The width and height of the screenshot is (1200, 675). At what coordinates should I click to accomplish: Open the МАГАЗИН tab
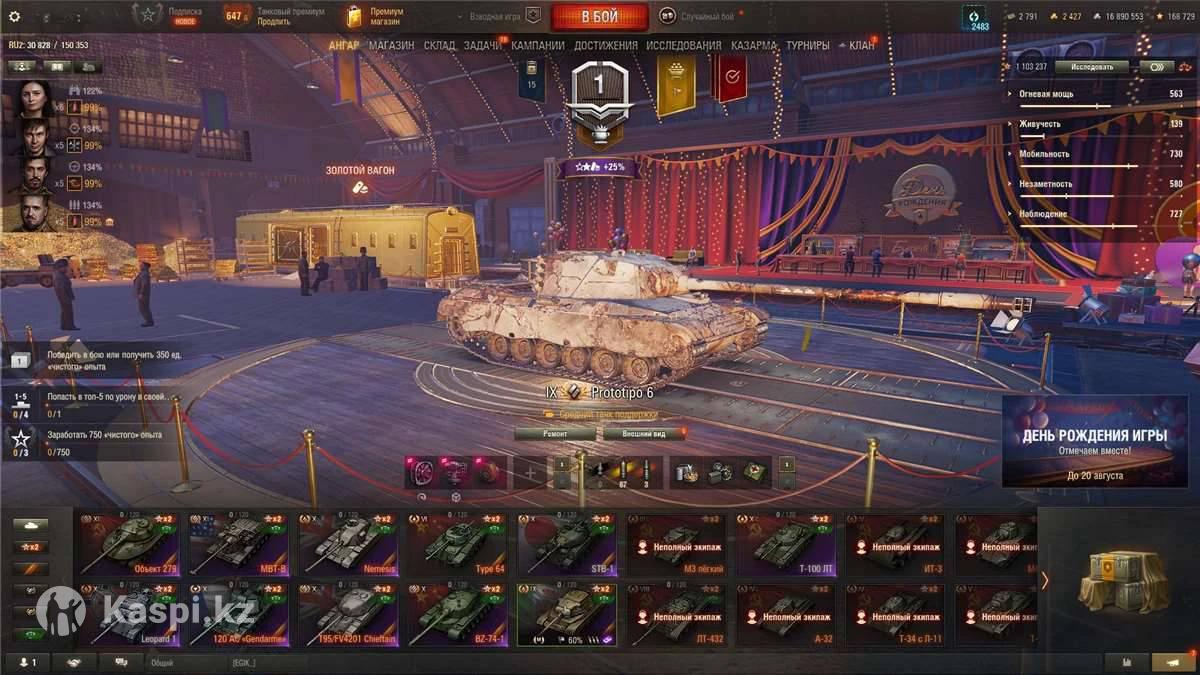(391, 45)
